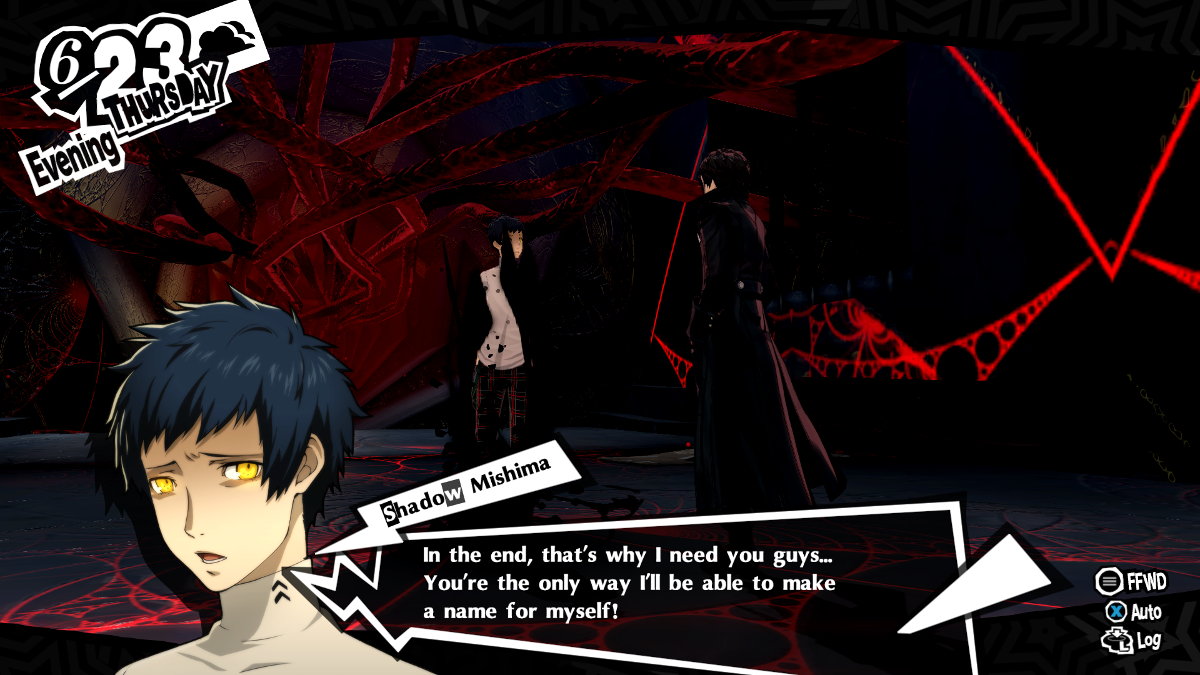Open the dialogue Log
Viewport: 1200px width, 675px height.
coord(1131,640)
